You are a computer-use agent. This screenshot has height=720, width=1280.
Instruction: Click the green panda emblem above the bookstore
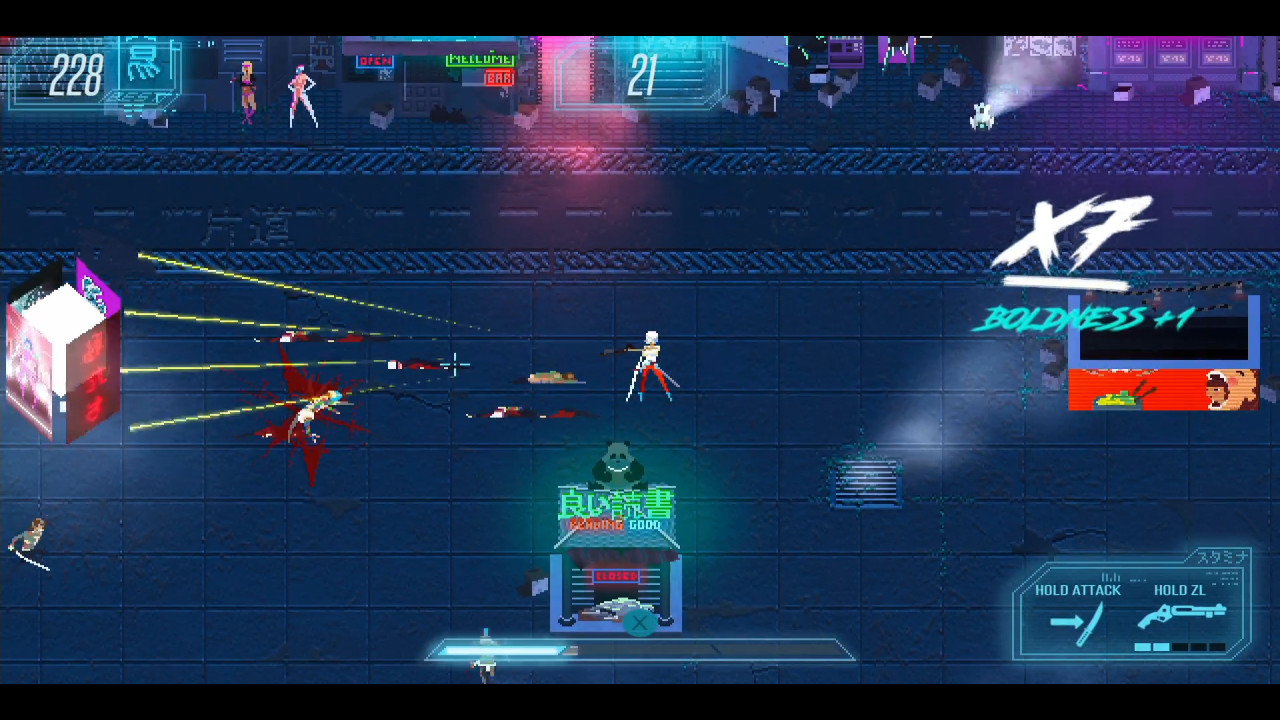(x=617, y=462)
